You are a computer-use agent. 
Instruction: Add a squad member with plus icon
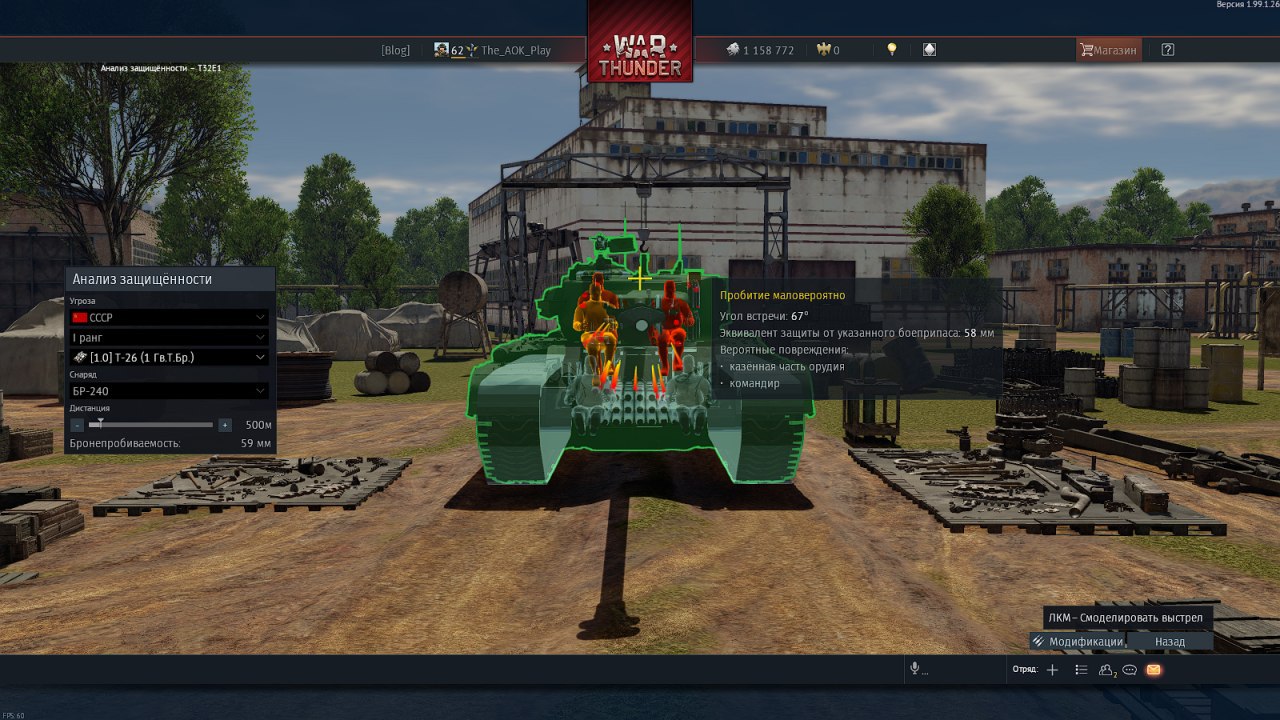tap(1052, 670)
